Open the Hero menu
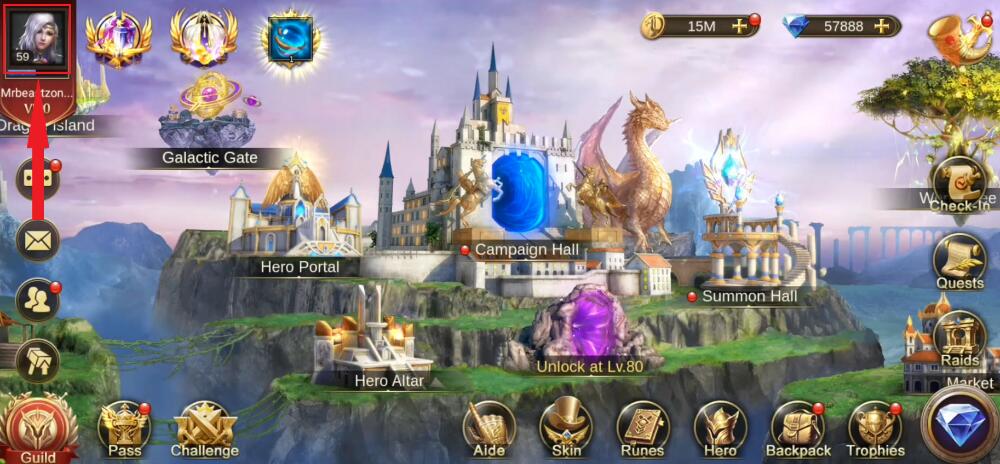Screen dimensions: 1000x464 (x=720, y=427)
